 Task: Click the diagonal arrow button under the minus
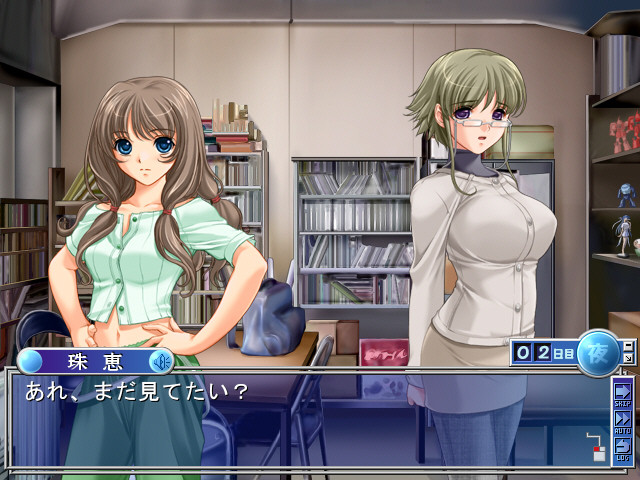[628, 357]
